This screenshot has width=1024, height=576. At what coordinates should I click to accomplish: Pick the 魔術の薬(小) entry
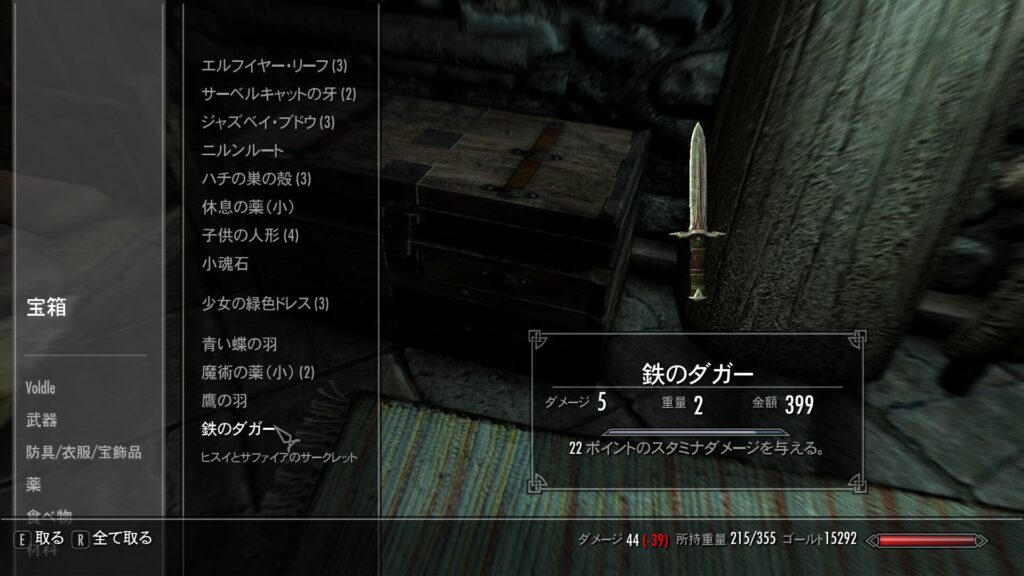point(258,372)
